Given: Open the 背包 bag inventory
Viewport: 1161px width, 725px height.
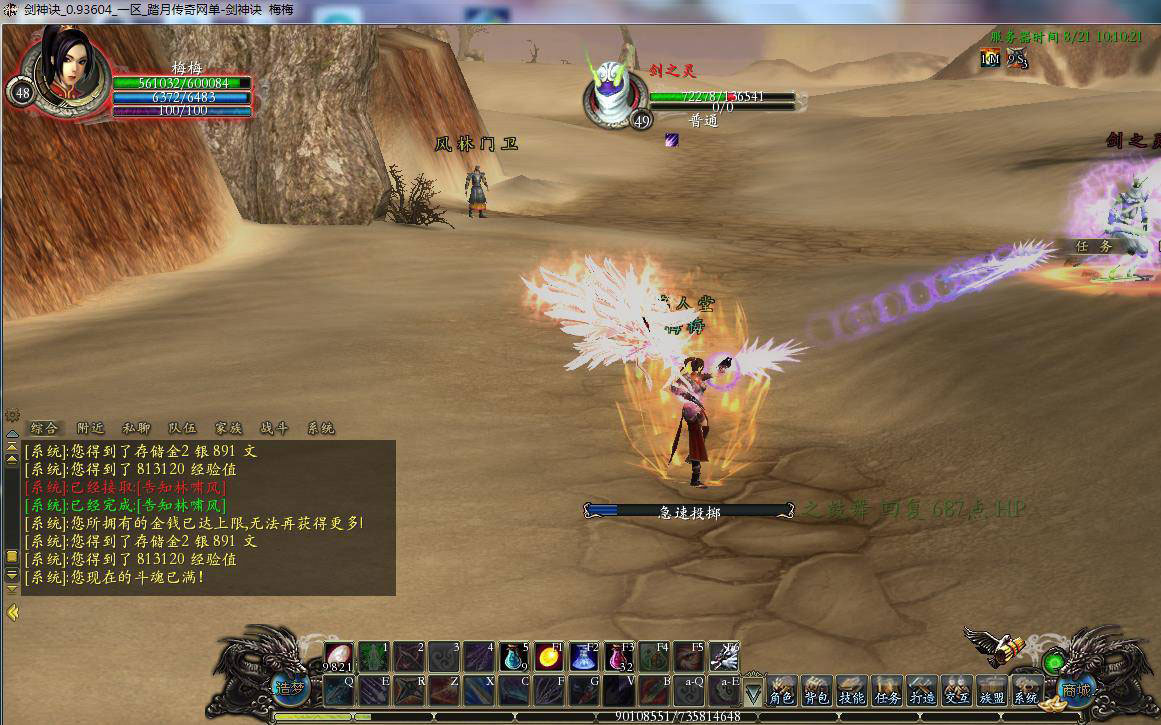Looking at the screenshot, I should pyautogui.click(x=816, y=691).
